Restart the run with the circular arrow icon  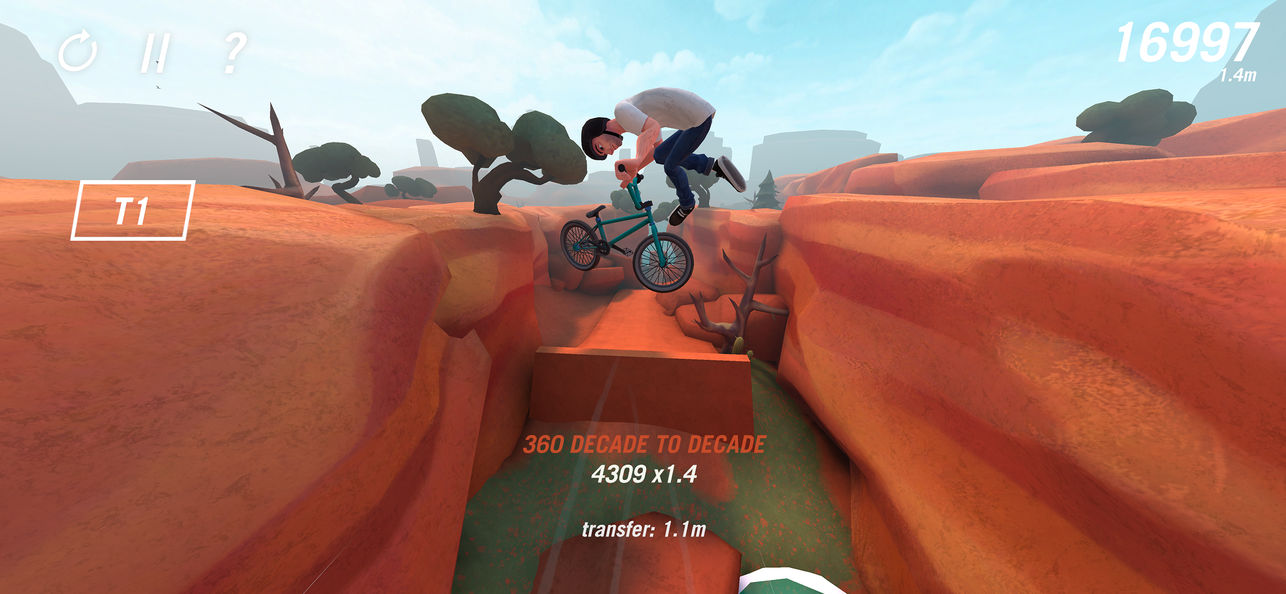[x=76, y=52]
